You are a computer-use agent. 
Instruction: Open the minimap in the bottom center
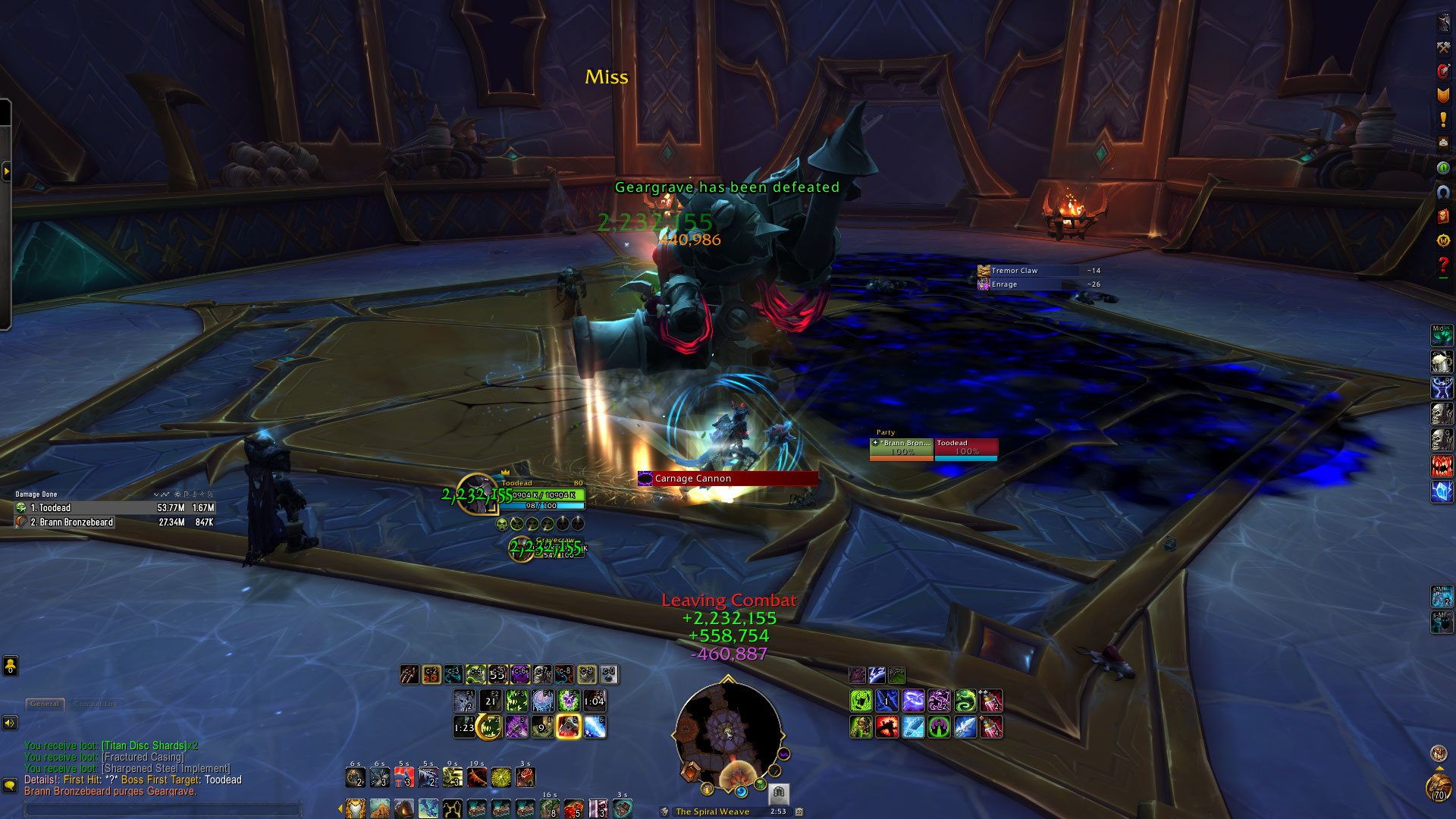coord(728,732)
